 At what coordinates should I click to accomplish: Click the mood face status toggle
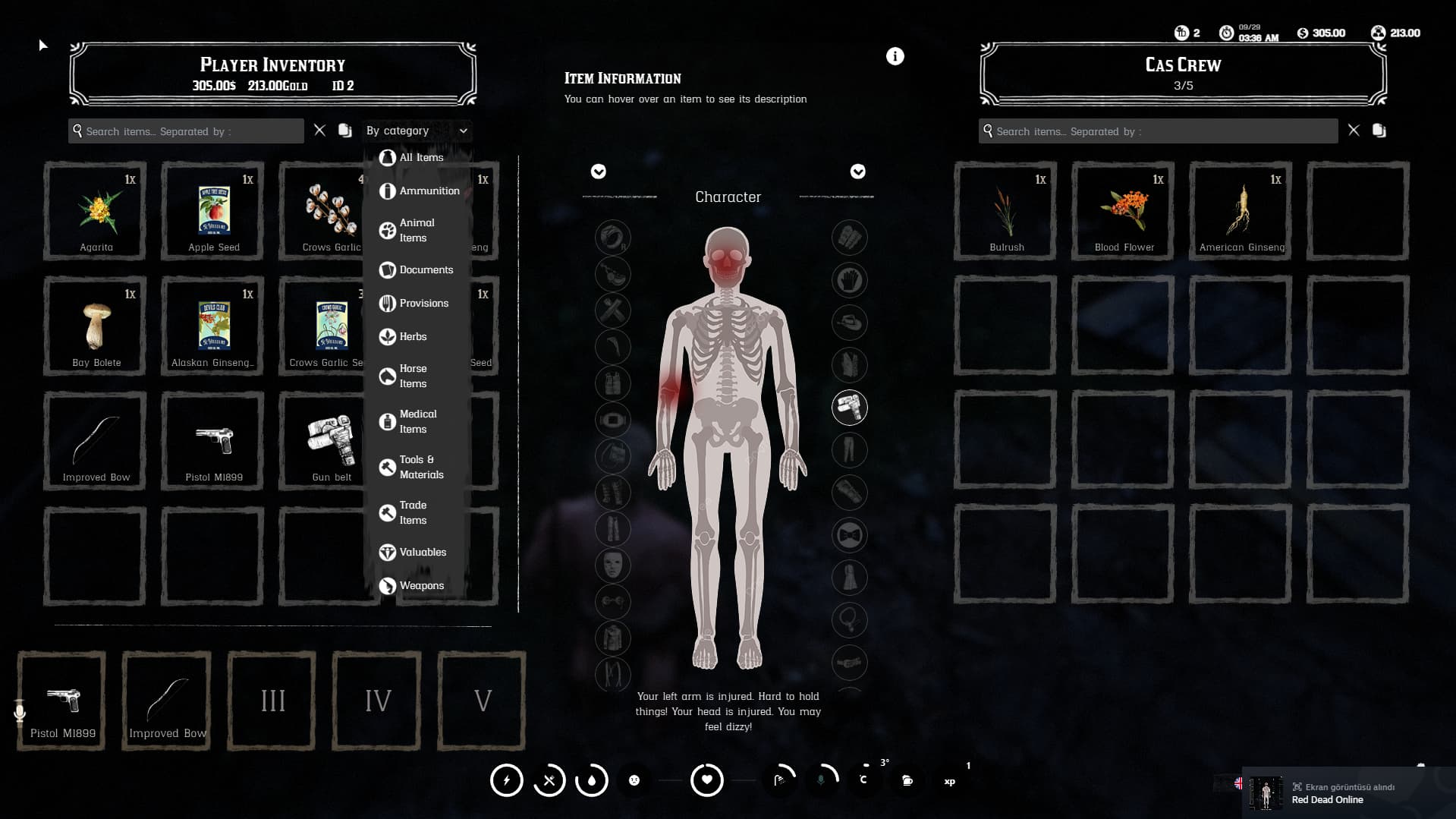pyautogui.click(x=634, y=780)
